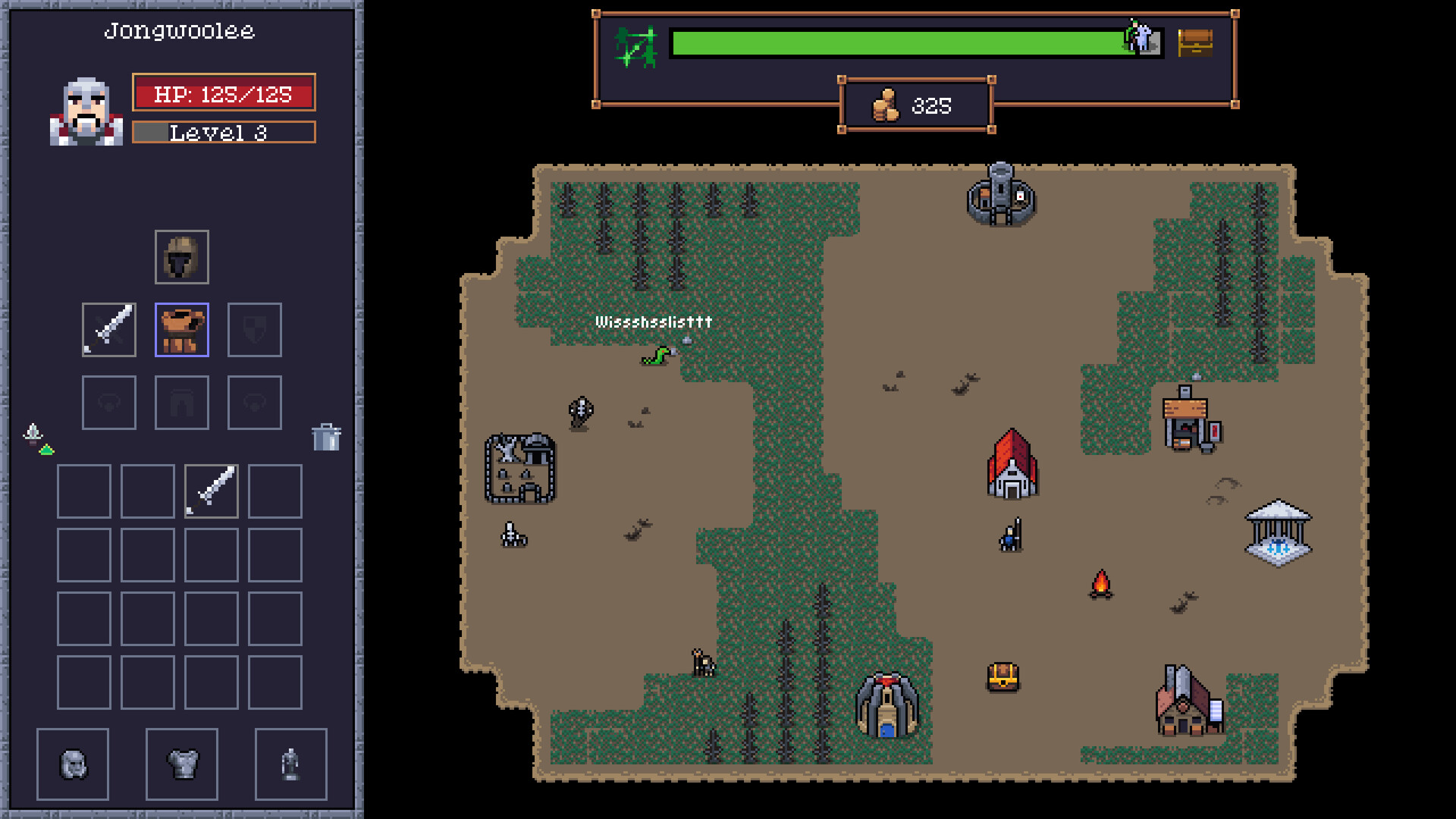Expand the green triangle marker near the dagger
This screenshot has height=819, width=1456.
46,448
